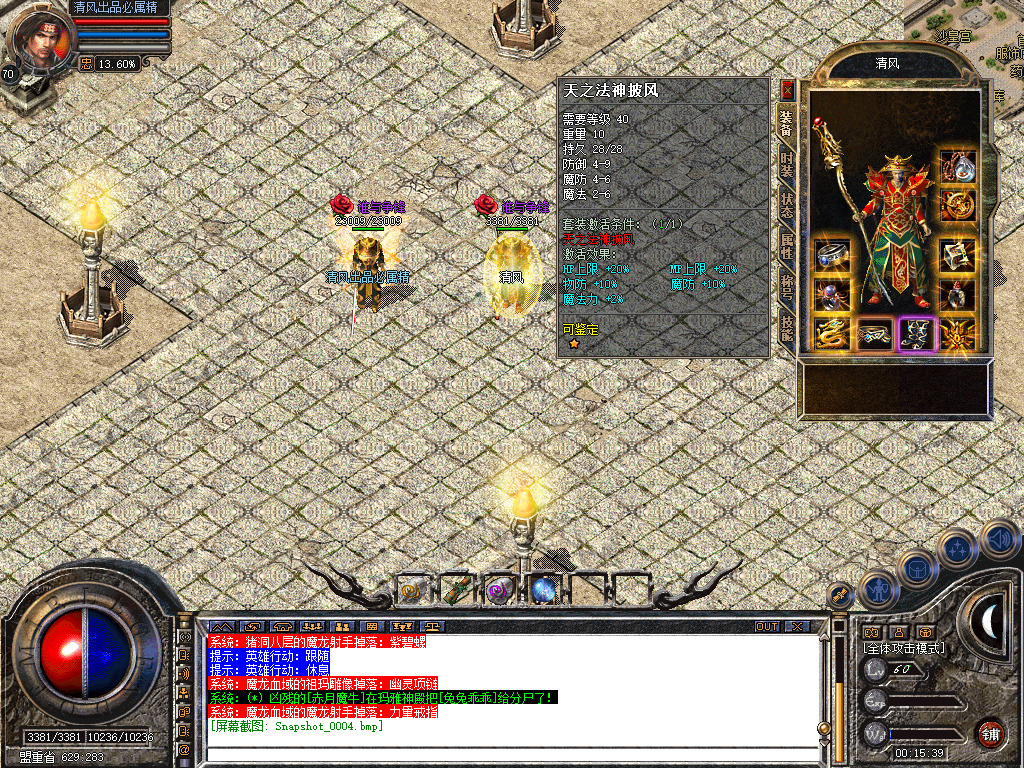Viewport: 1024px width, 768px height.
Task: Switch to the 时装 fashion tab
Action: pyautogui.click(x=787, y=165)
